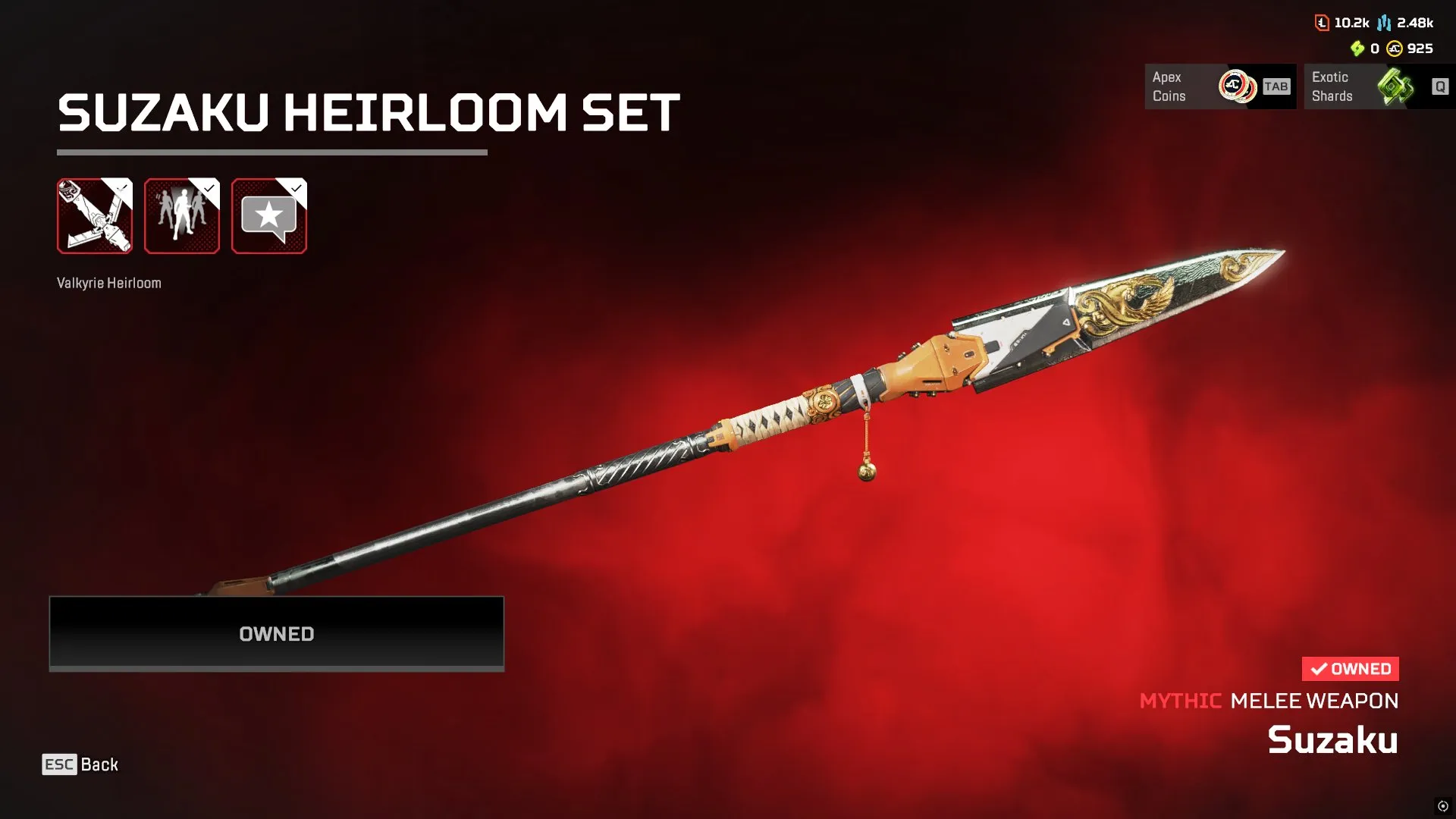1456x819 pixels.
Task: Click the Back button next to ESC
Action: pos(100,764)
